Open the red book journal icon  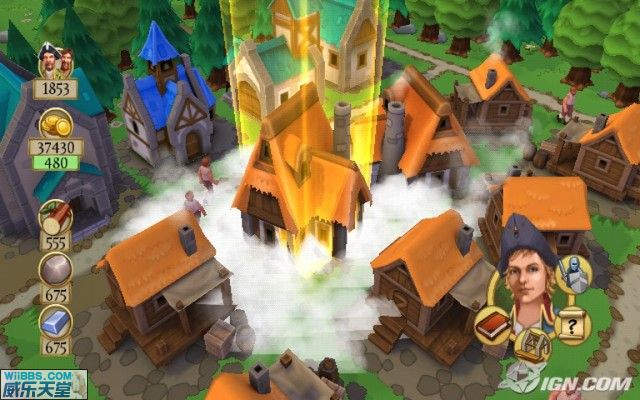pos(495,326)
